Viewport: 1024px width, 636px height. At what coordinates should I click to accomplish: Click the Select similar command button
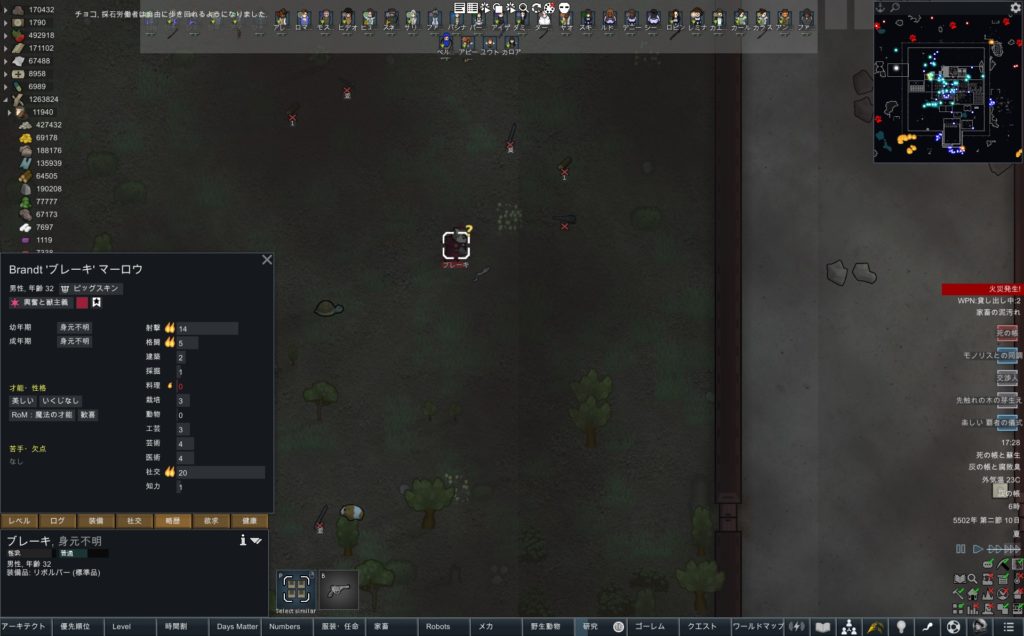[295, 590]
